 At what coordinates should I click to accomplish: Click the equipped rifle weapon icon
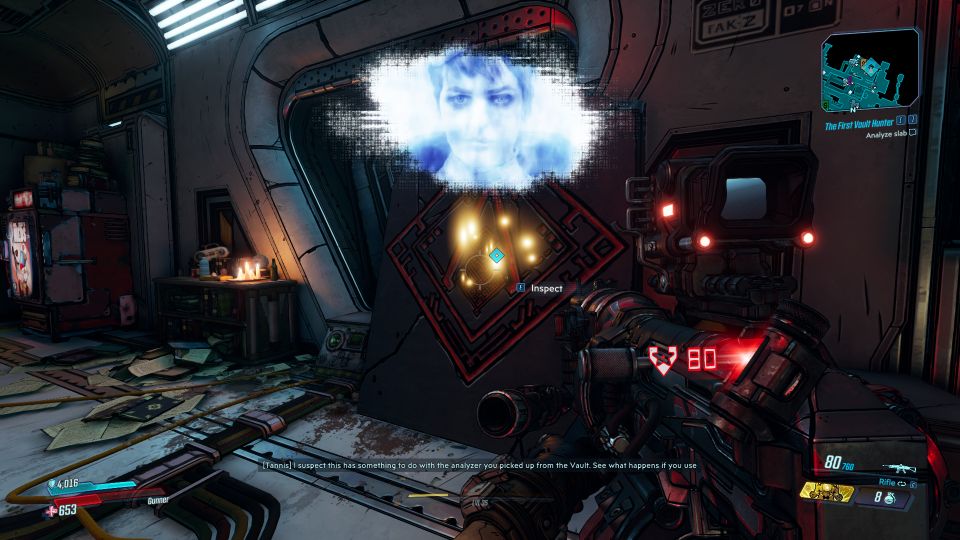tap(898, 466)
